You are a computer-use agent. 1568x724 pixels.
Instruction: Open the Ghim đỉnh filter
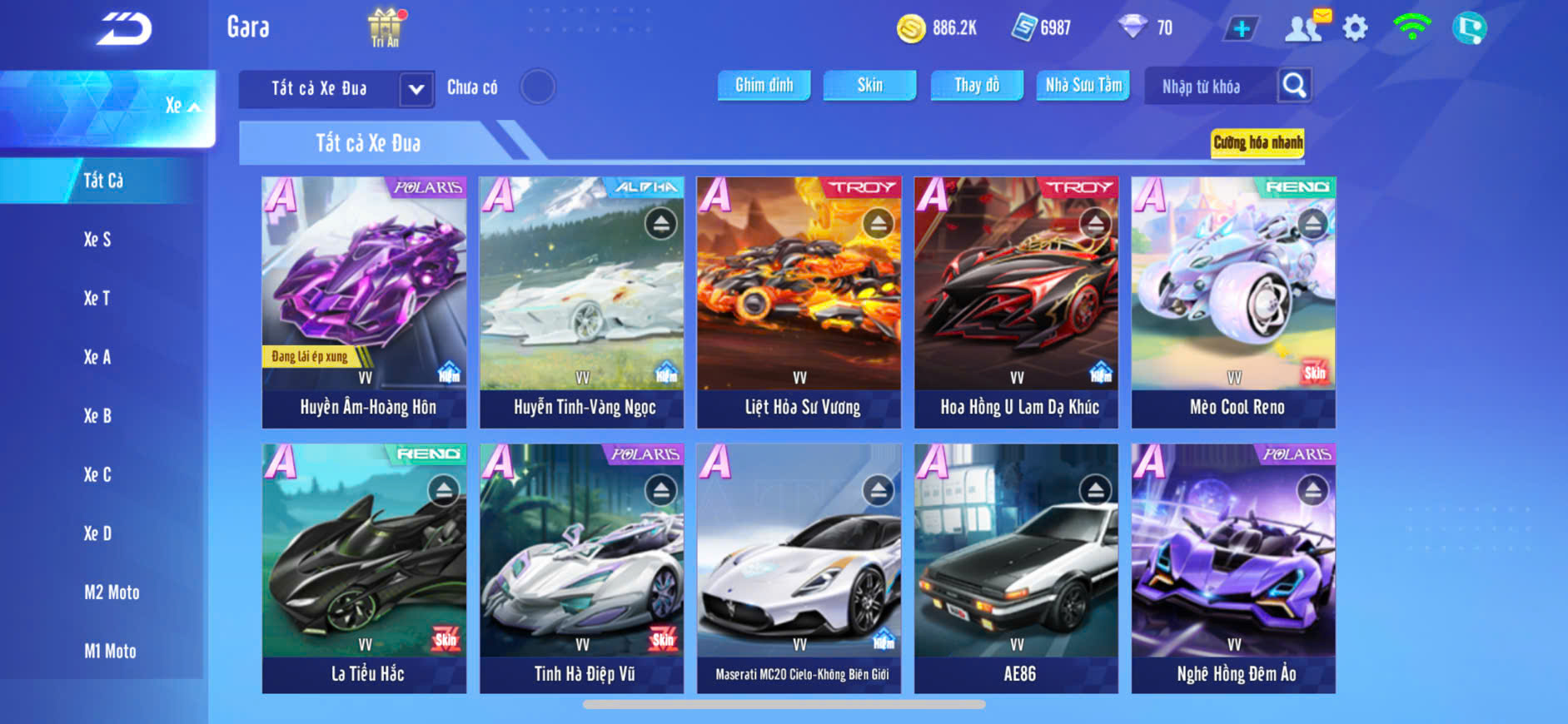coord(764,86)
